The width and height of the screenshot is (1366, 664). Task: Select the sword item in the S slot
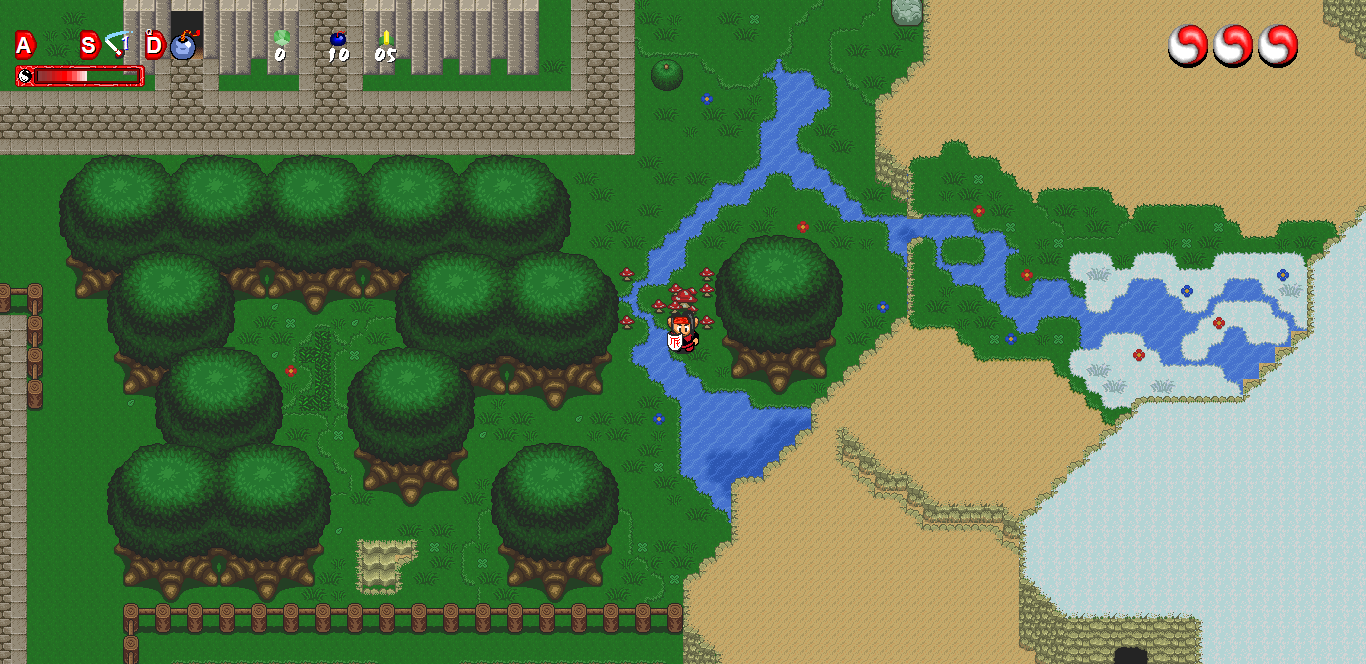118,44
